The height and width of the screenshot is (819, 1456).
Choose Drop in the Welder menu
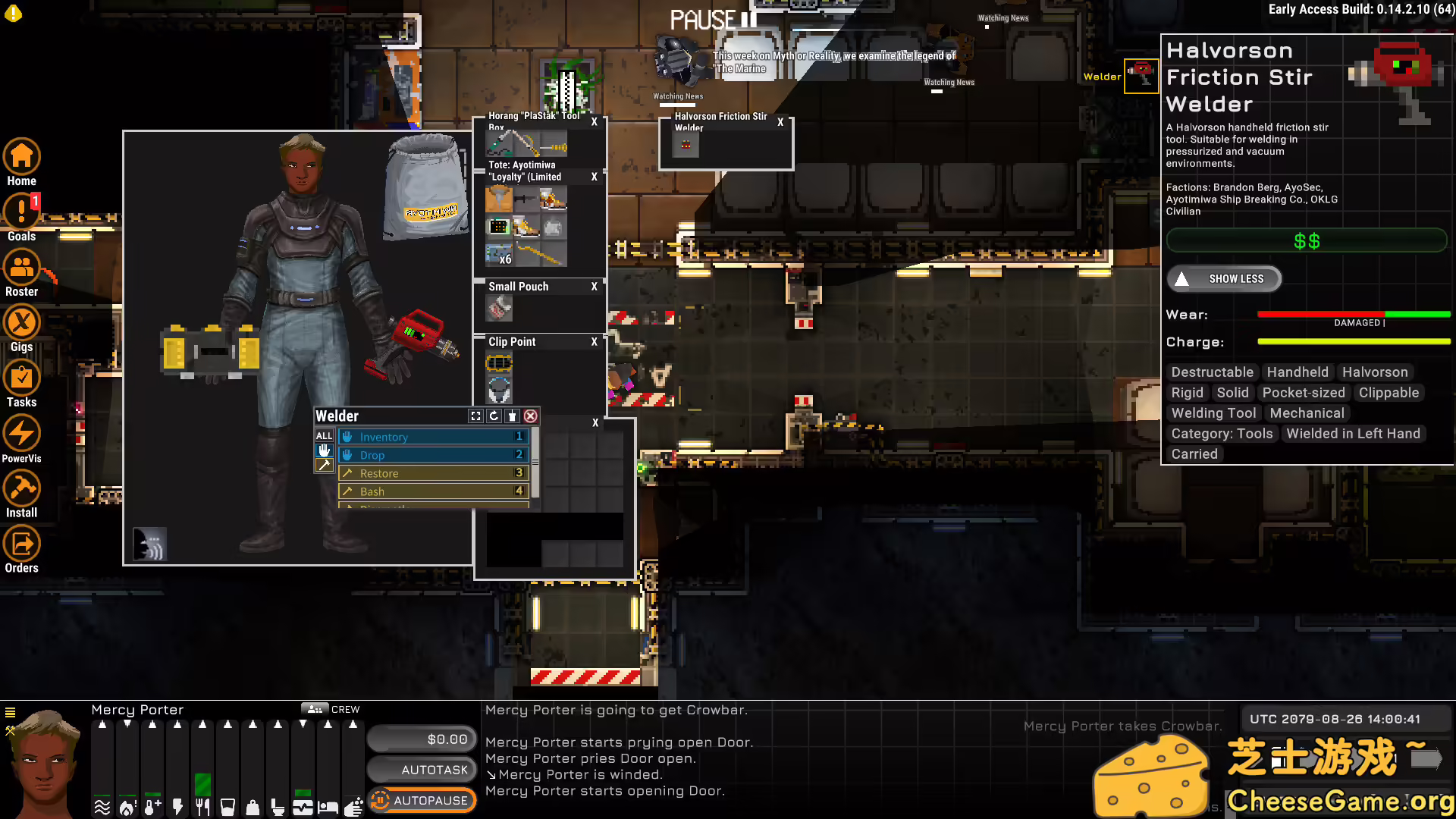[434, 455]
